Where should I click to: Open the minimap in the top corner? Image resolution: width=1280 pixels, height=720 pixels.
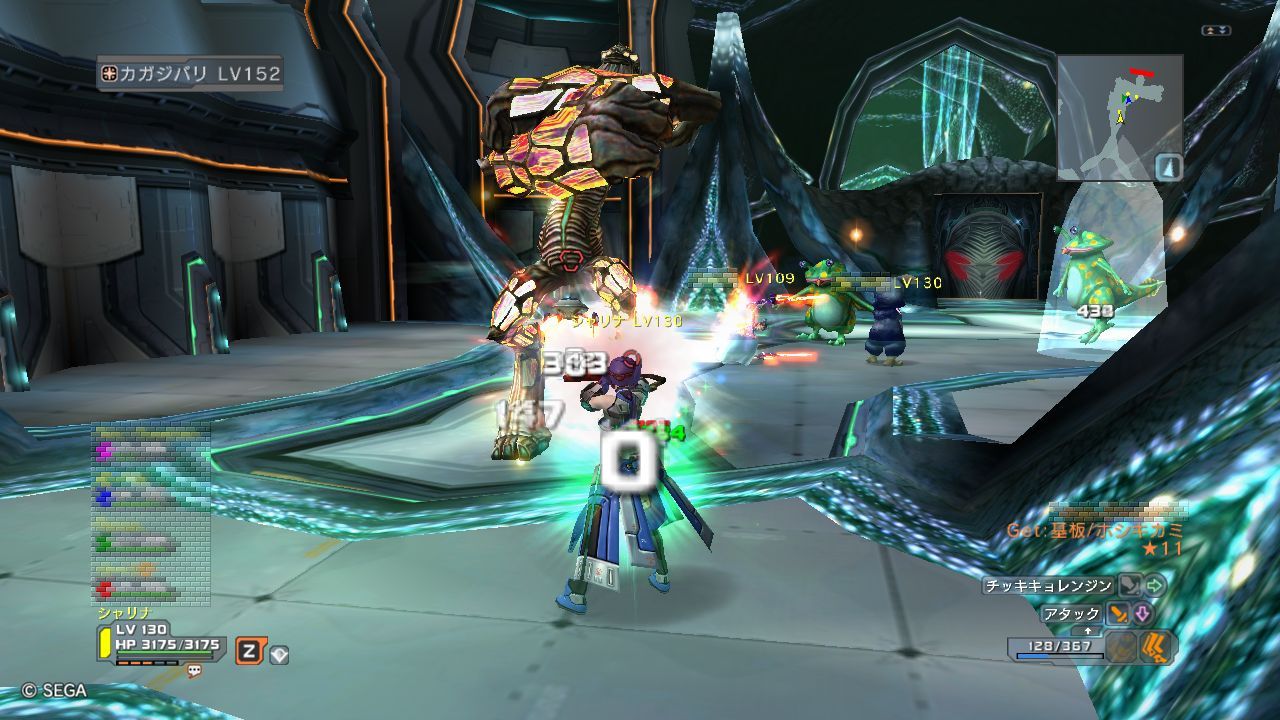pos(1120,117)
